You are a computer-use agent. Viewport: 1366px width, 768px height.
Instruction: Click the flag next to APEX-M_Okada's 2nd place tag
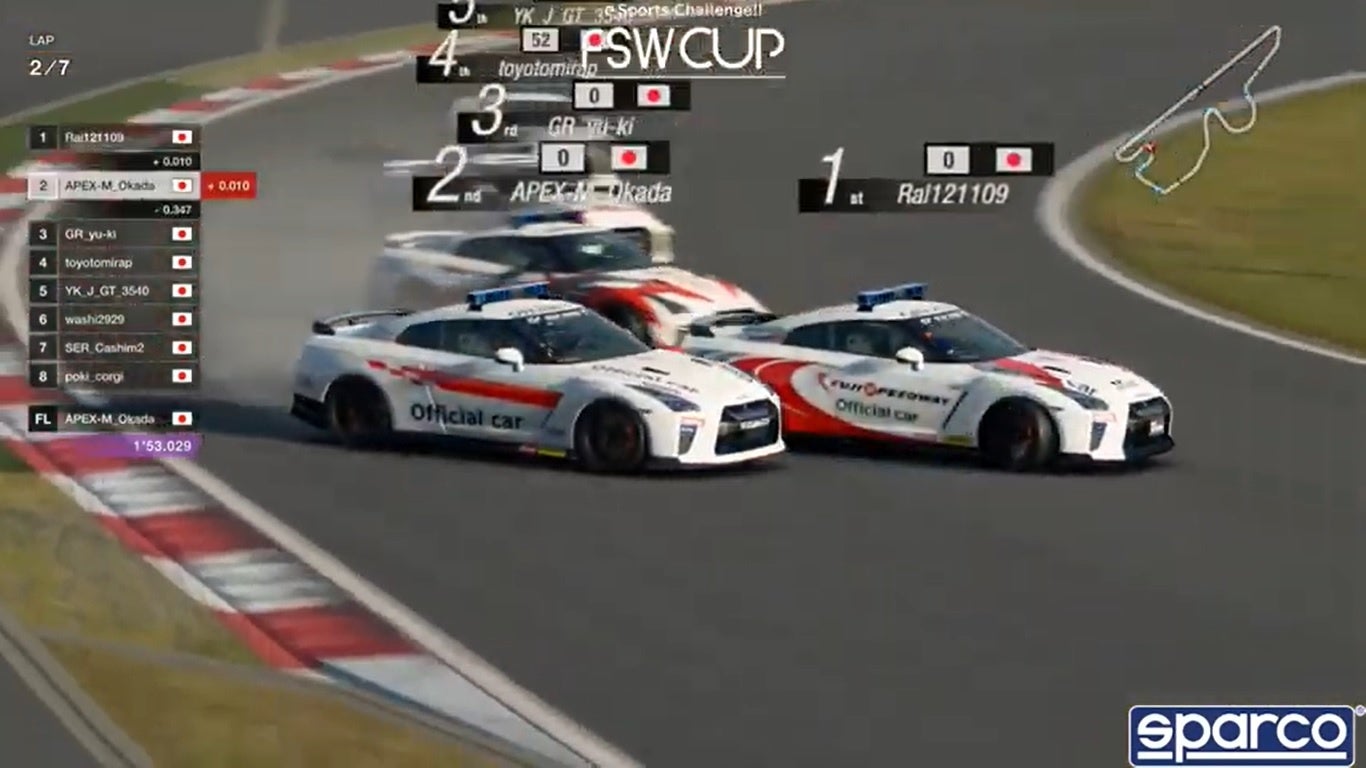pyautogui.click(x=627, y=156)
